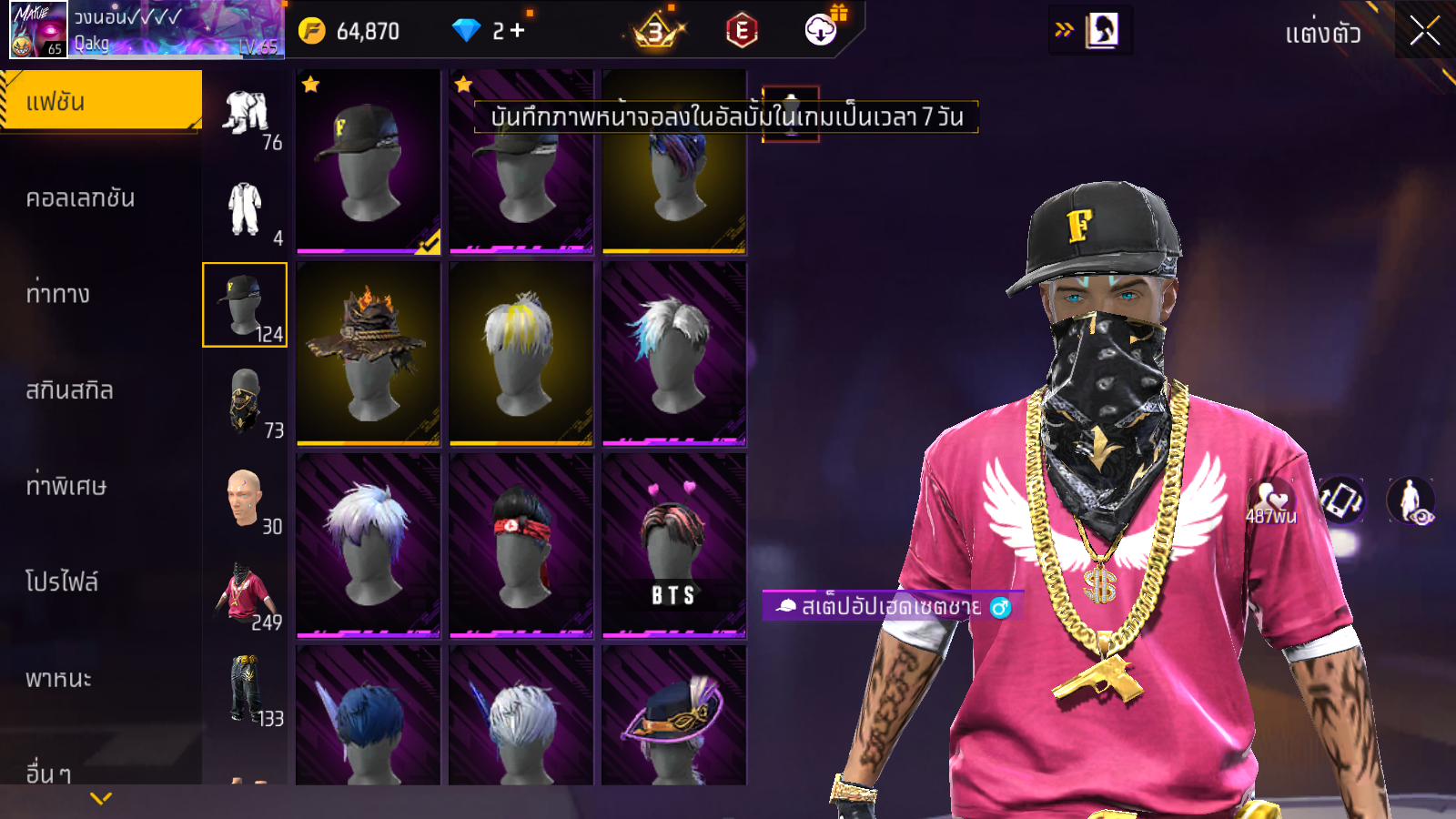Select the silver-blue swept hair item

[674, 354]
